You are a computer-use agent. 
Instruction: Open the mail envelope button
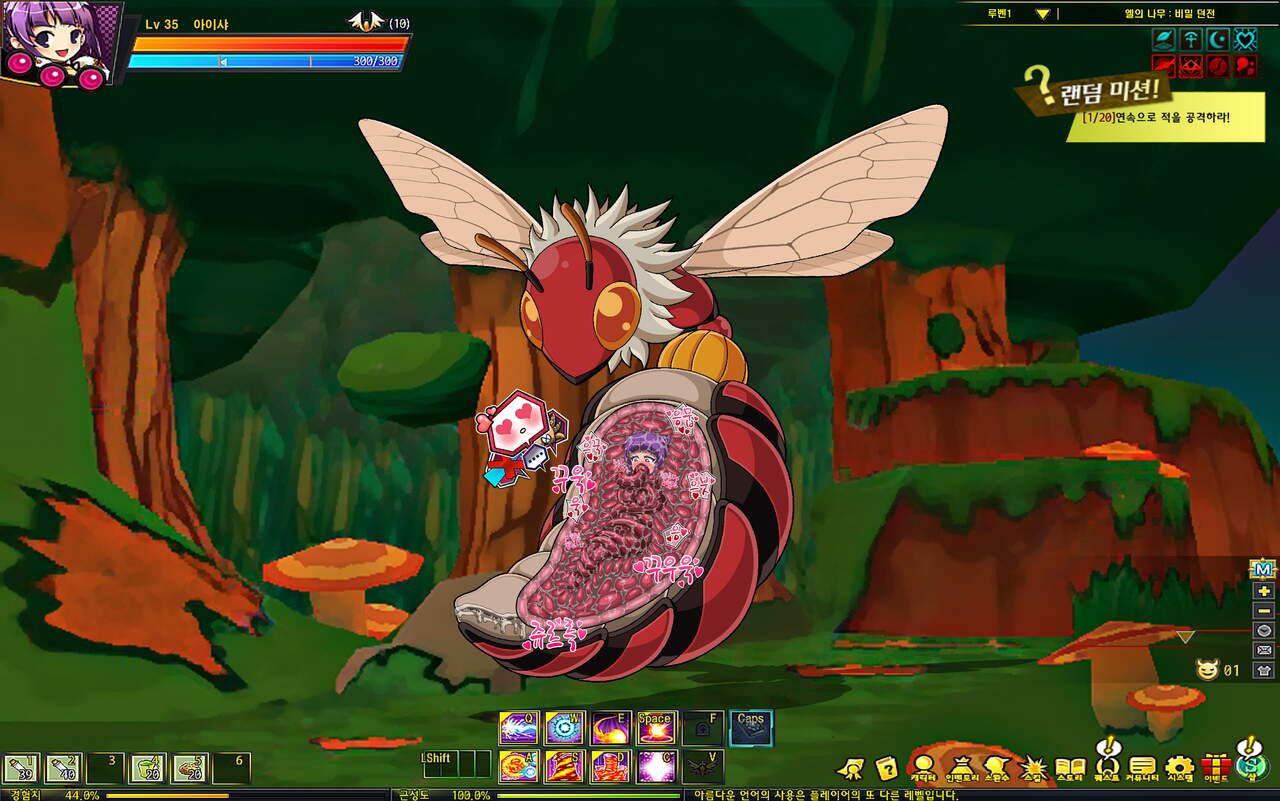(1263, 651)
